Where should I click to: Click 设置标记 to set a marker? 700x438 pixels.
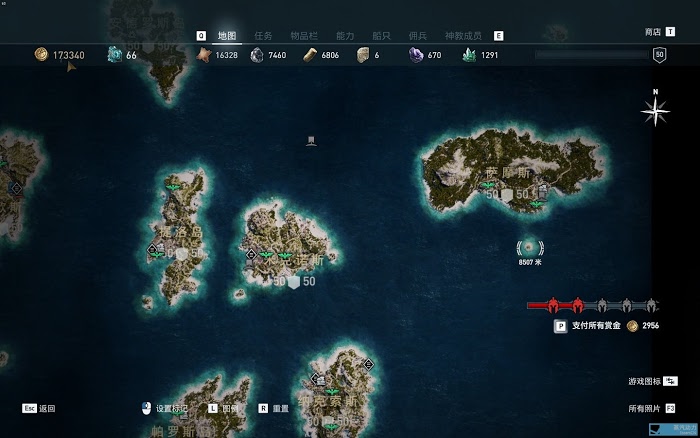click(170, 408)
